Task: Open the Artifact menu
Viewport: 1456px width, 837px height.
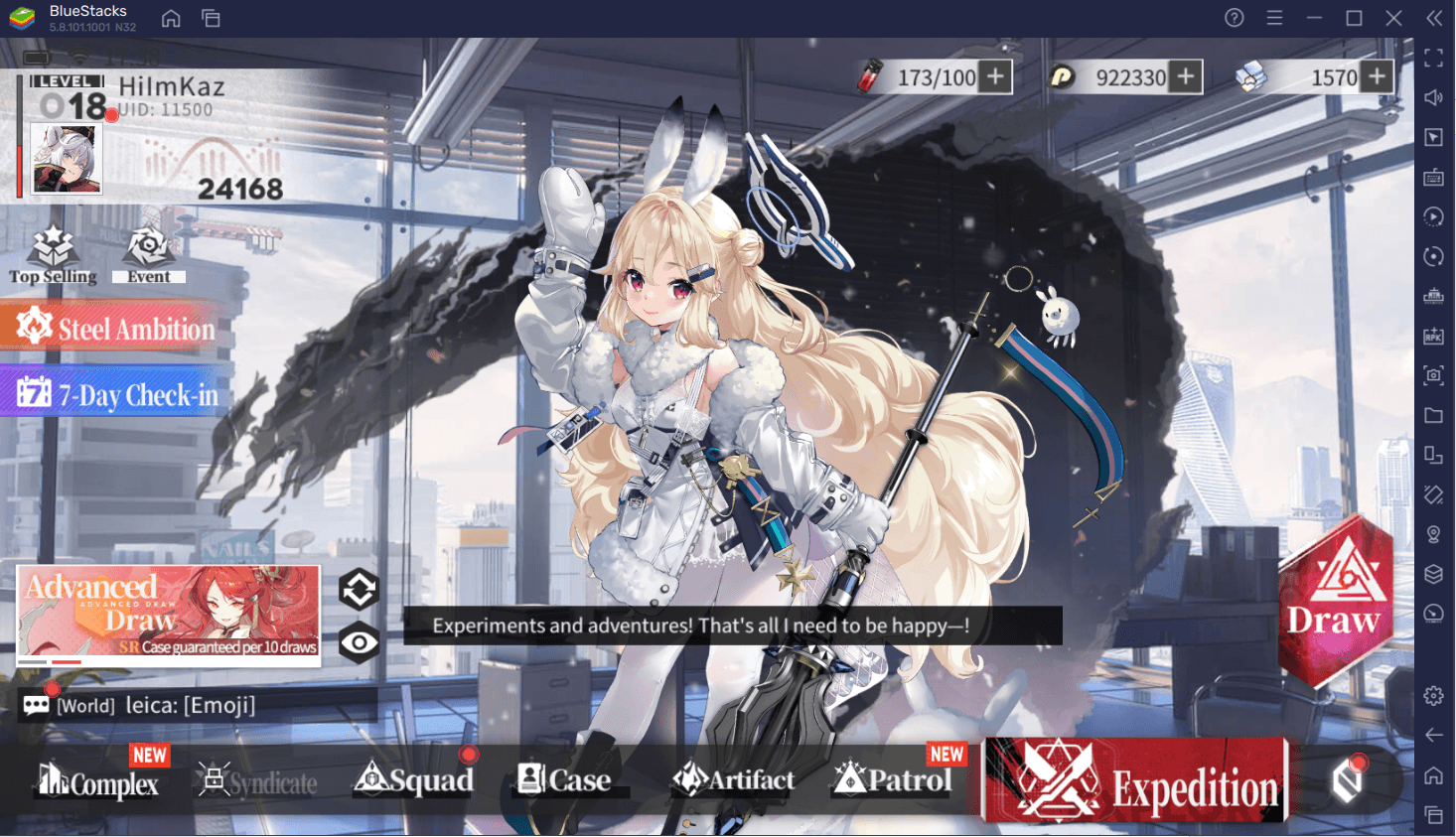Action: point(733,780)
